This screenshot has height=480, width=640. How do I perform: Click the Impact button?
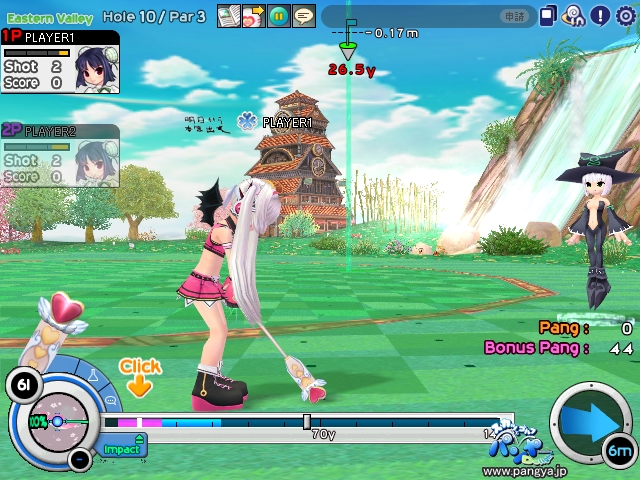tap(123, 449)
